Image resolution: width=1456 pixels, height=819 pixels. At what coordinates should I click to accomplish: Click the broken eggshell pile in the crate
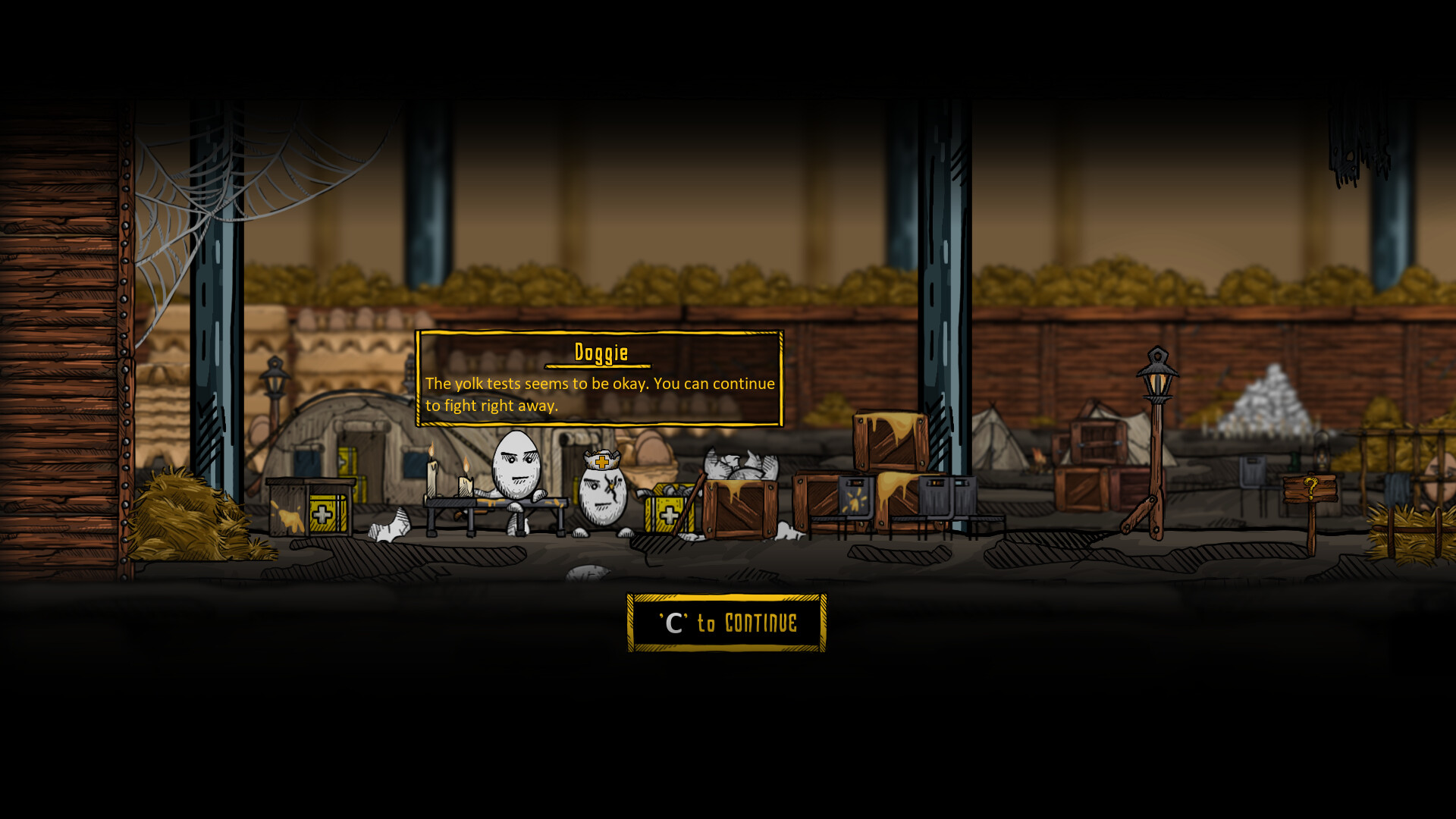[739, 463]
